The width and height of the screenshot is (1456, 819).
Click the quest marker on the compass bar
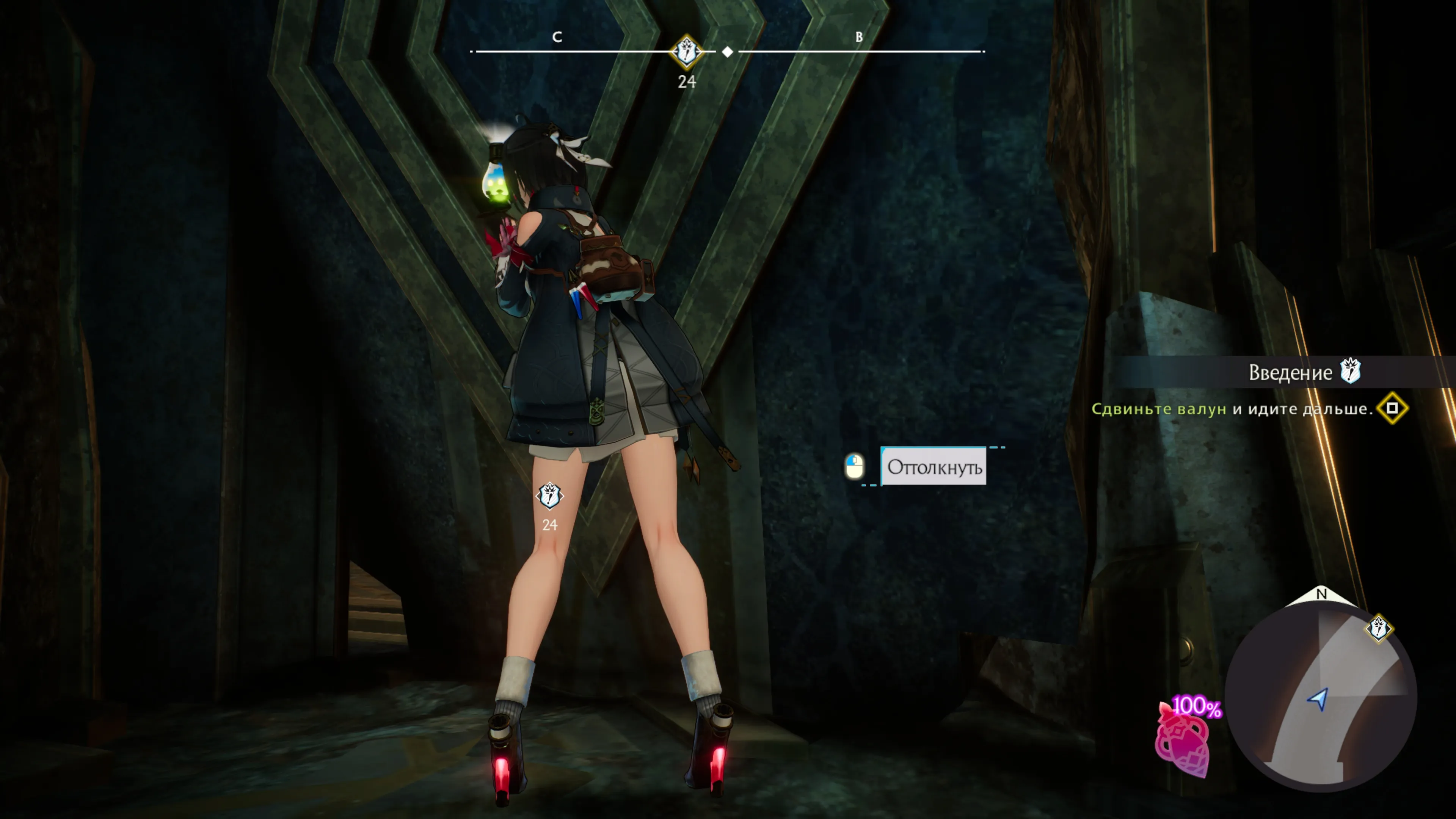click(x=686, y=52)
